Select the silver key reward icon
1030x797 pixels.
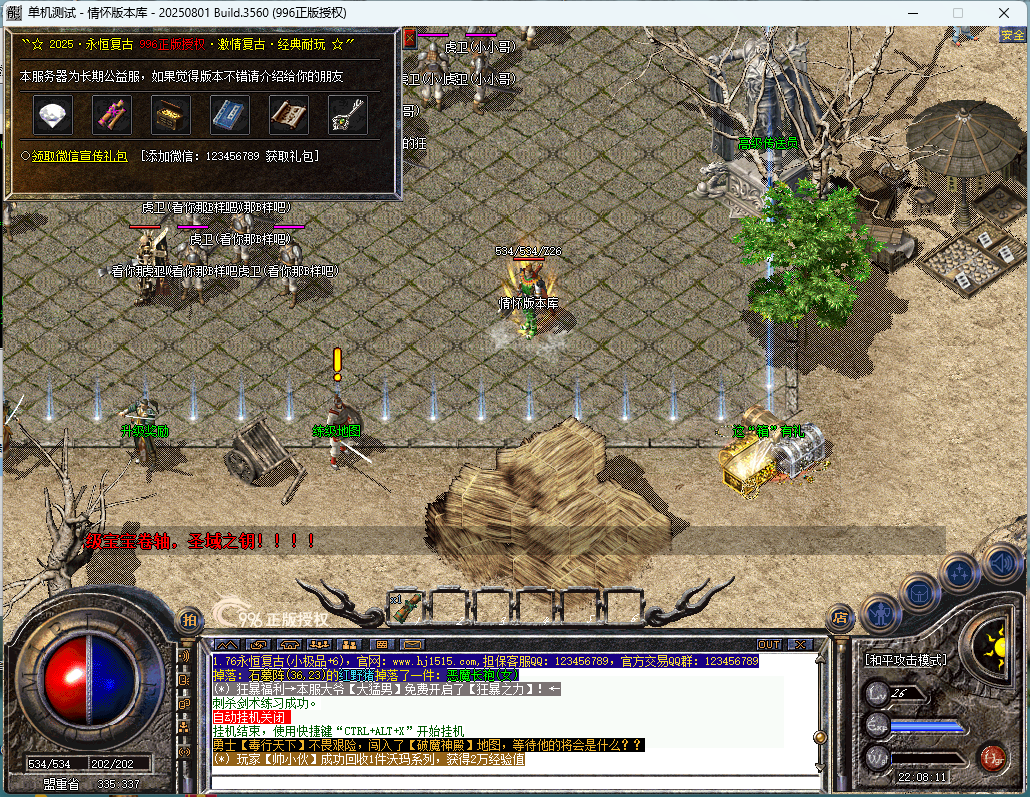(347, 116)
